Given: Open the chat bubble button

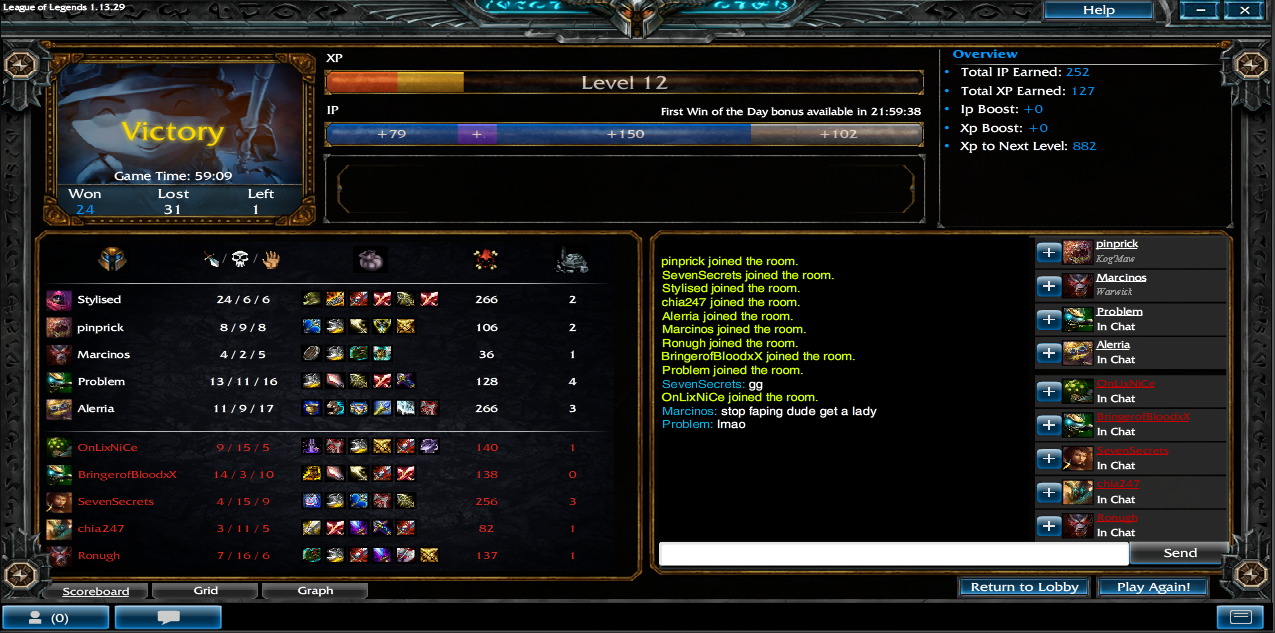Looking at the screenshot, I should [x=167, y=618].
